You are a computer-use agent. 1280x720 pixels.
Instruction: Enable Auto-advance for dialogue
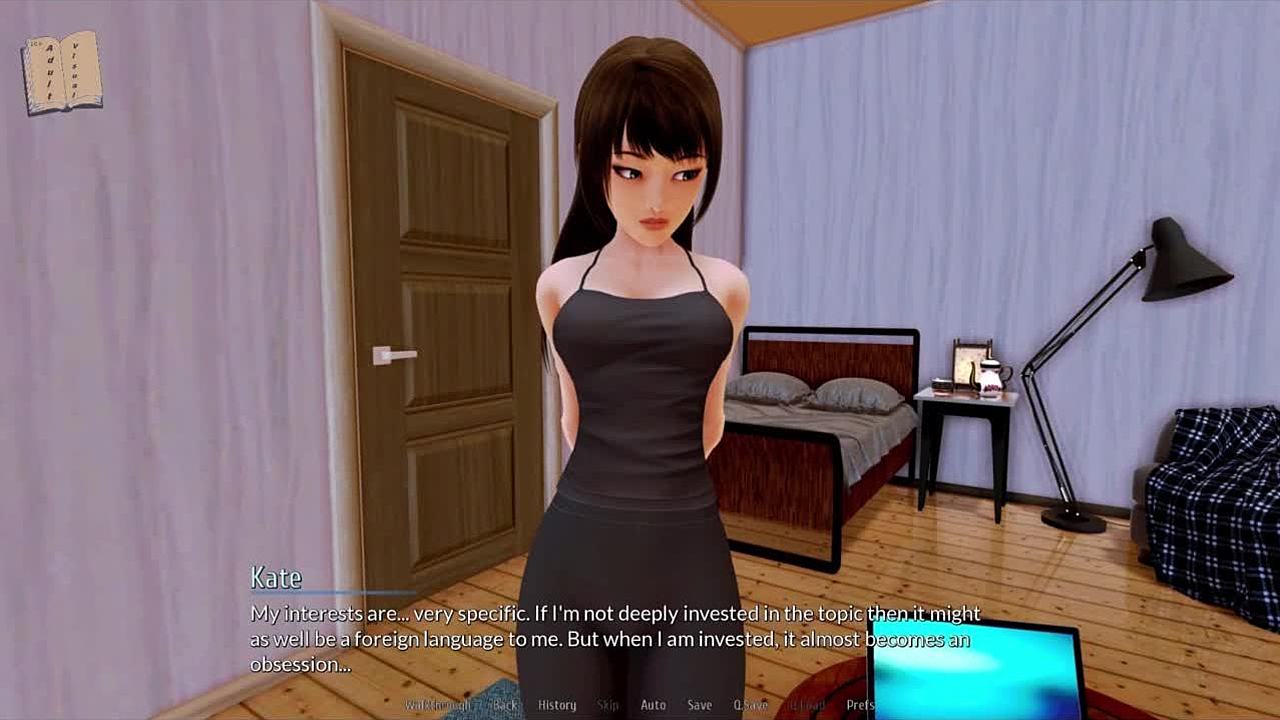[x=653, y=705]
